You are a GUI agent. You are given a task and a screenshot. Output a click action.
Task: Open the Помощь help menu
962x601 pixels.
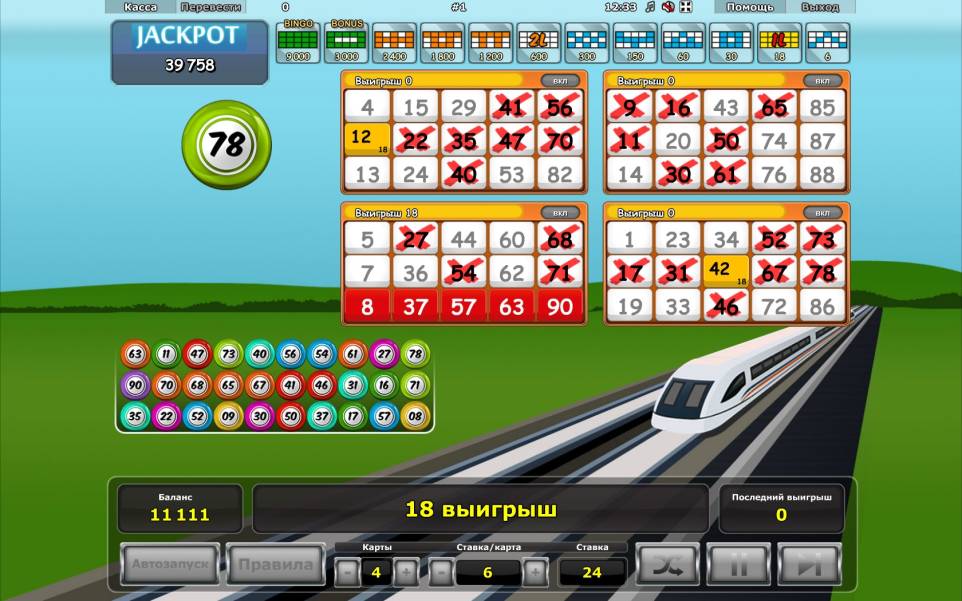[x=749, y=7]
